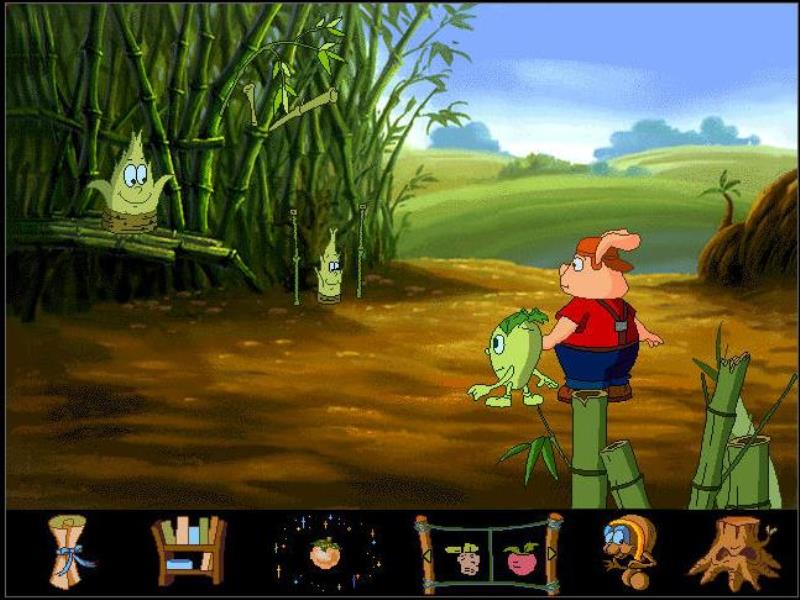
Task: Click the helper character with orange helmet
Action: 628,551
